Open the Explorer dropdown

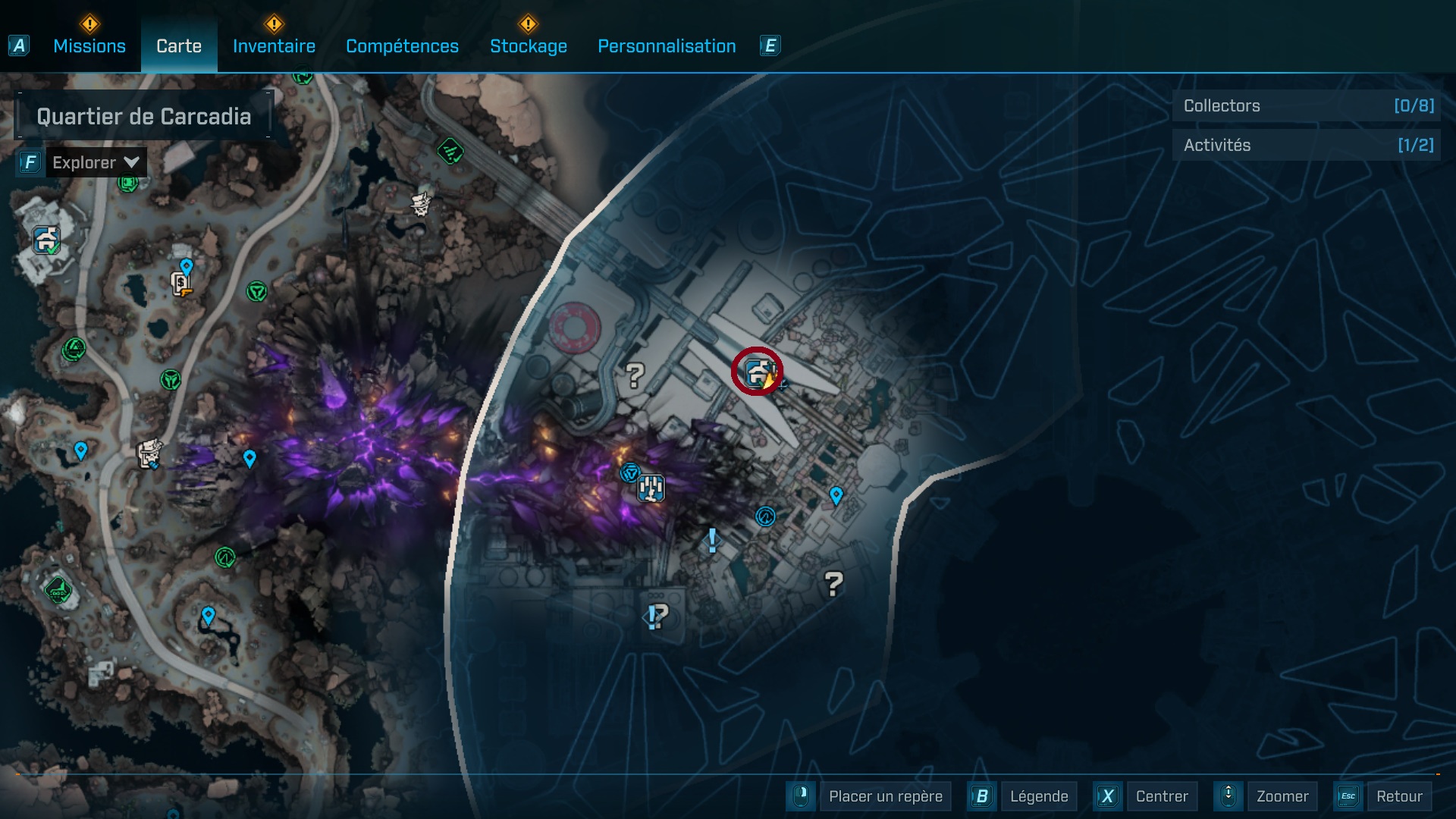(95, 162)
